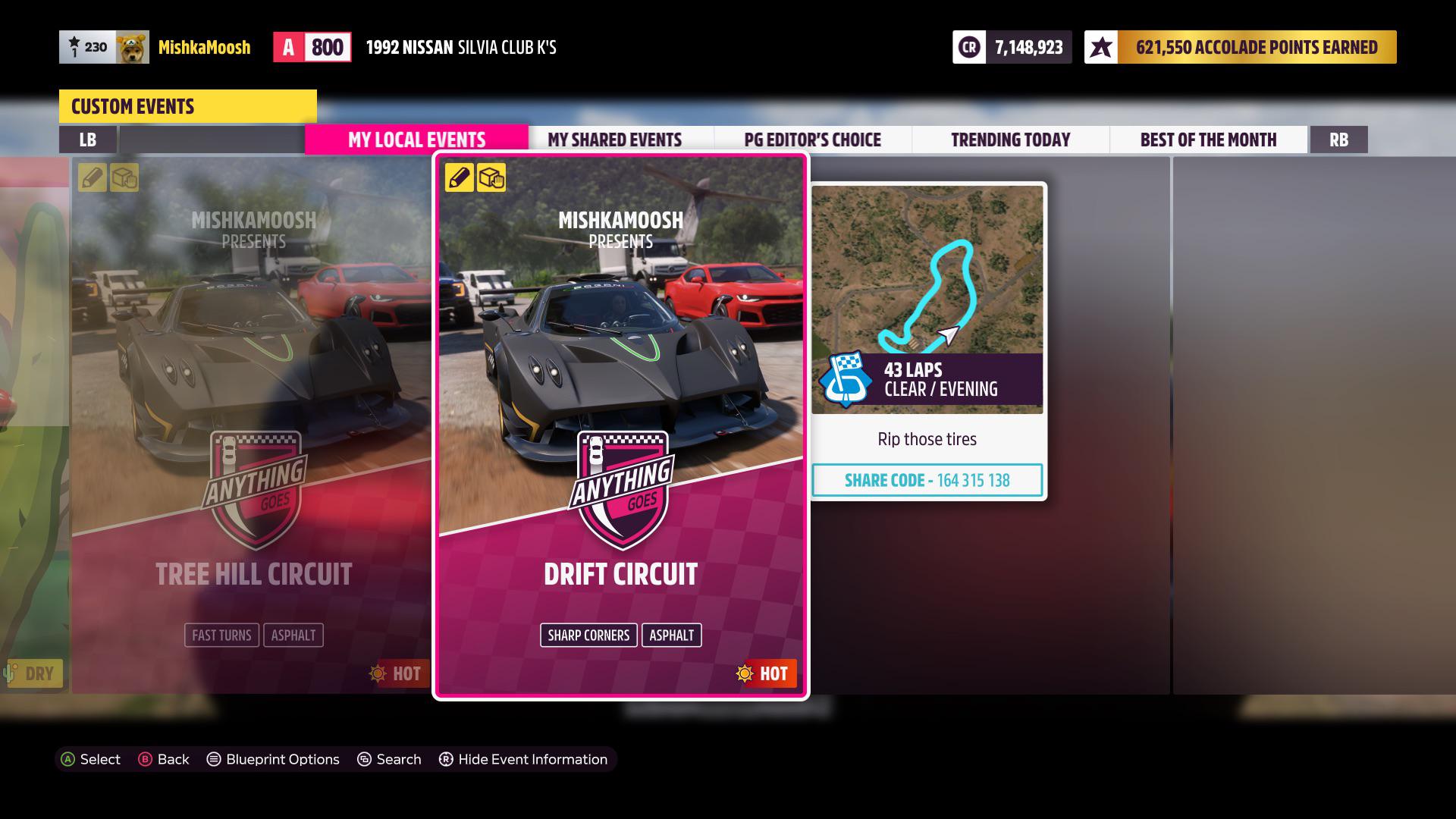Click the Sharp Corners tag on Drift Circuit

pos(588,635)
